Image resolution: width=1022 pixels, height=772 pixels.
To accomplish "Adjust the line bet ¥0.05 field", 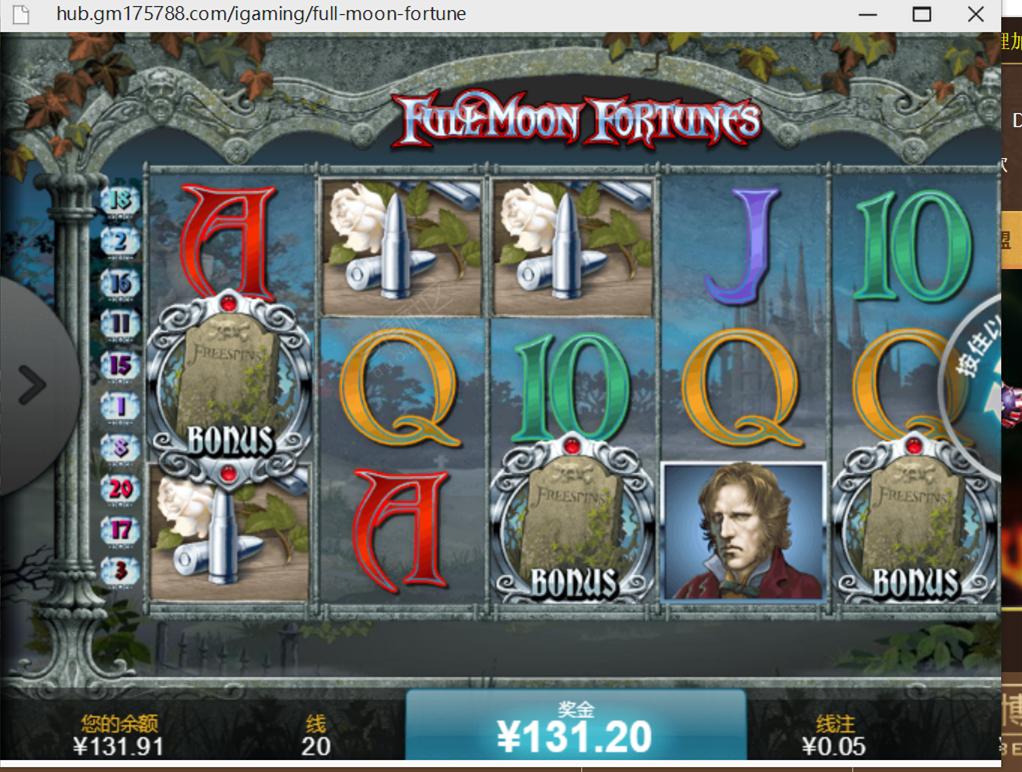I will point(834,745).
